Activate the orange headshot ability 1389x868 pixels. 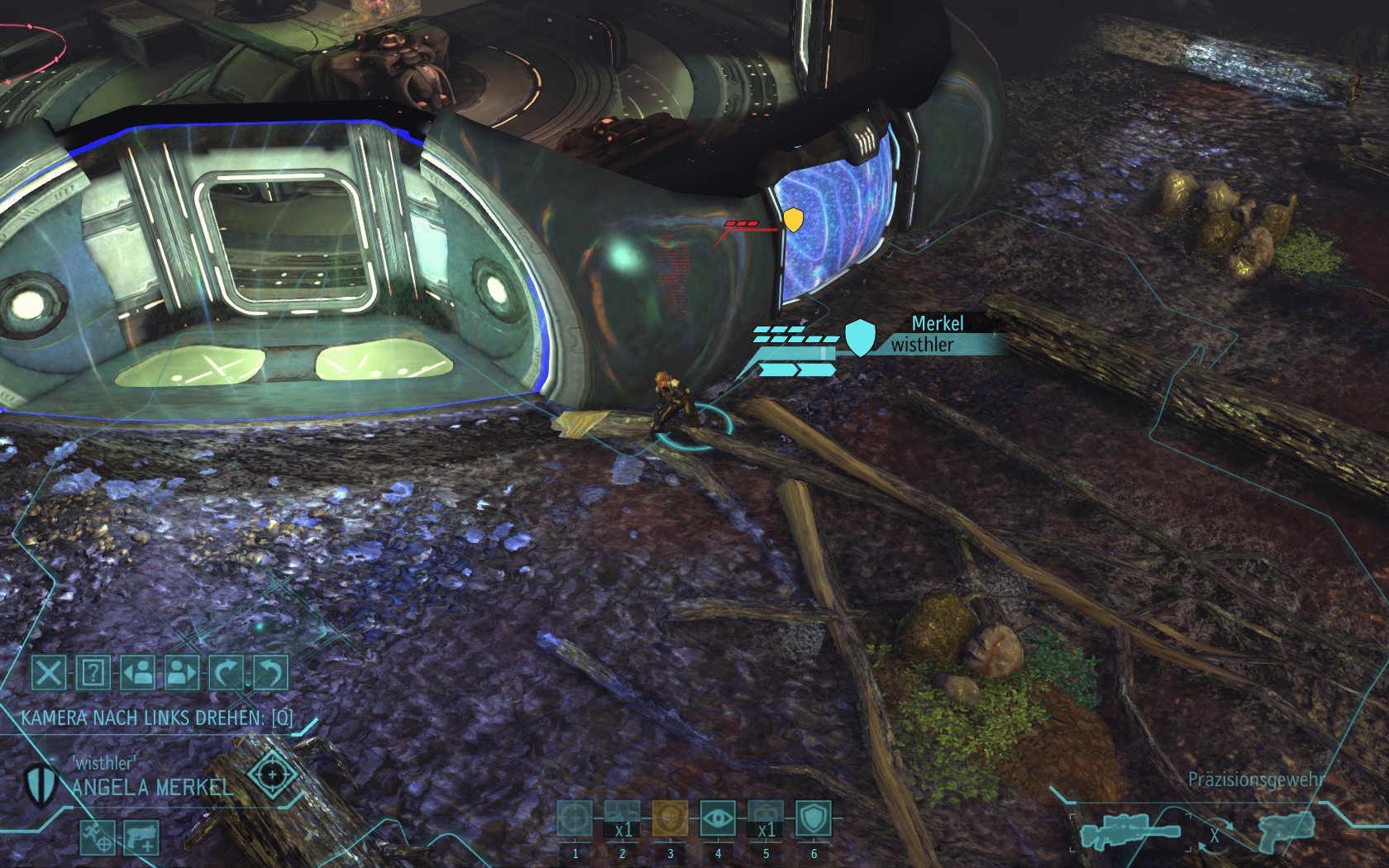point(670,821)
